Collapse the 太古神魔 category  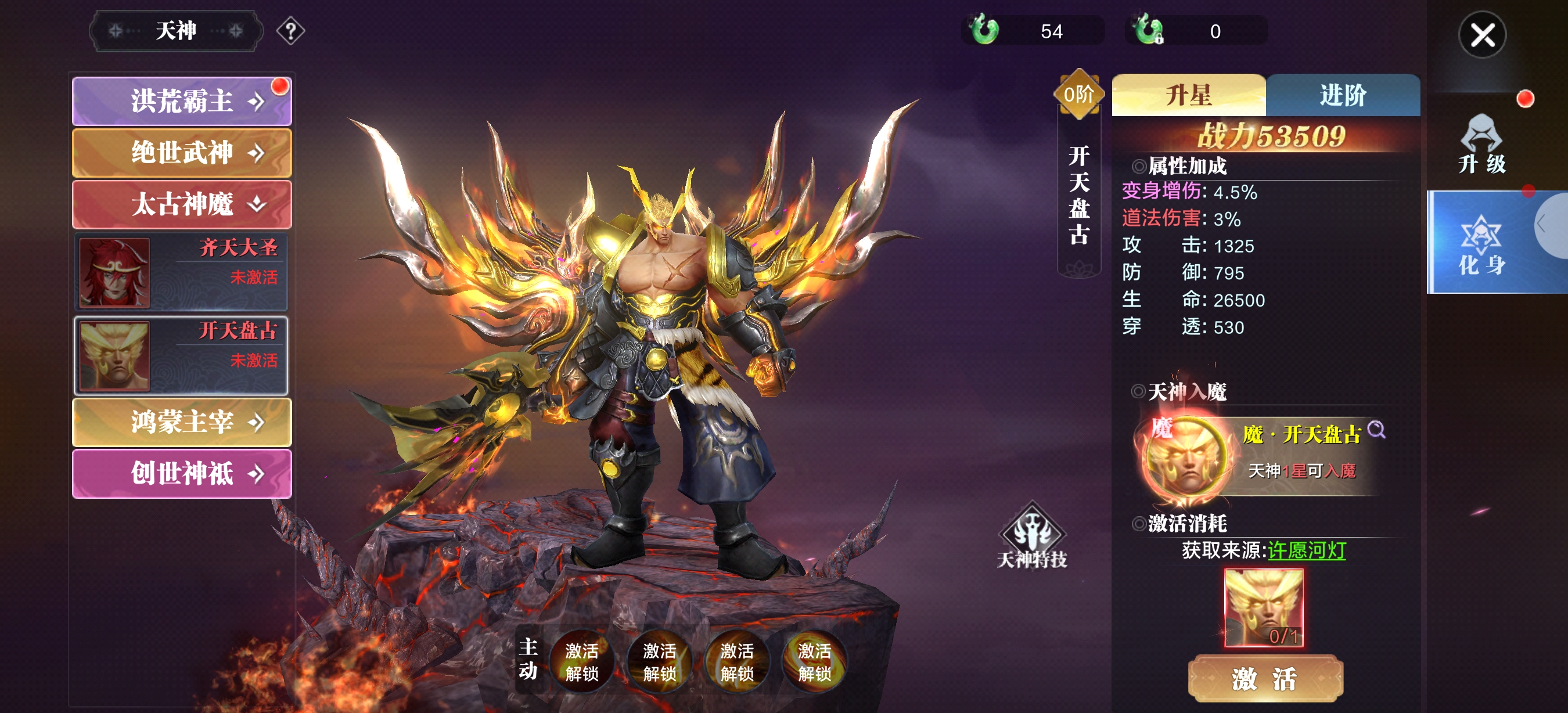(x=181, y=204)
